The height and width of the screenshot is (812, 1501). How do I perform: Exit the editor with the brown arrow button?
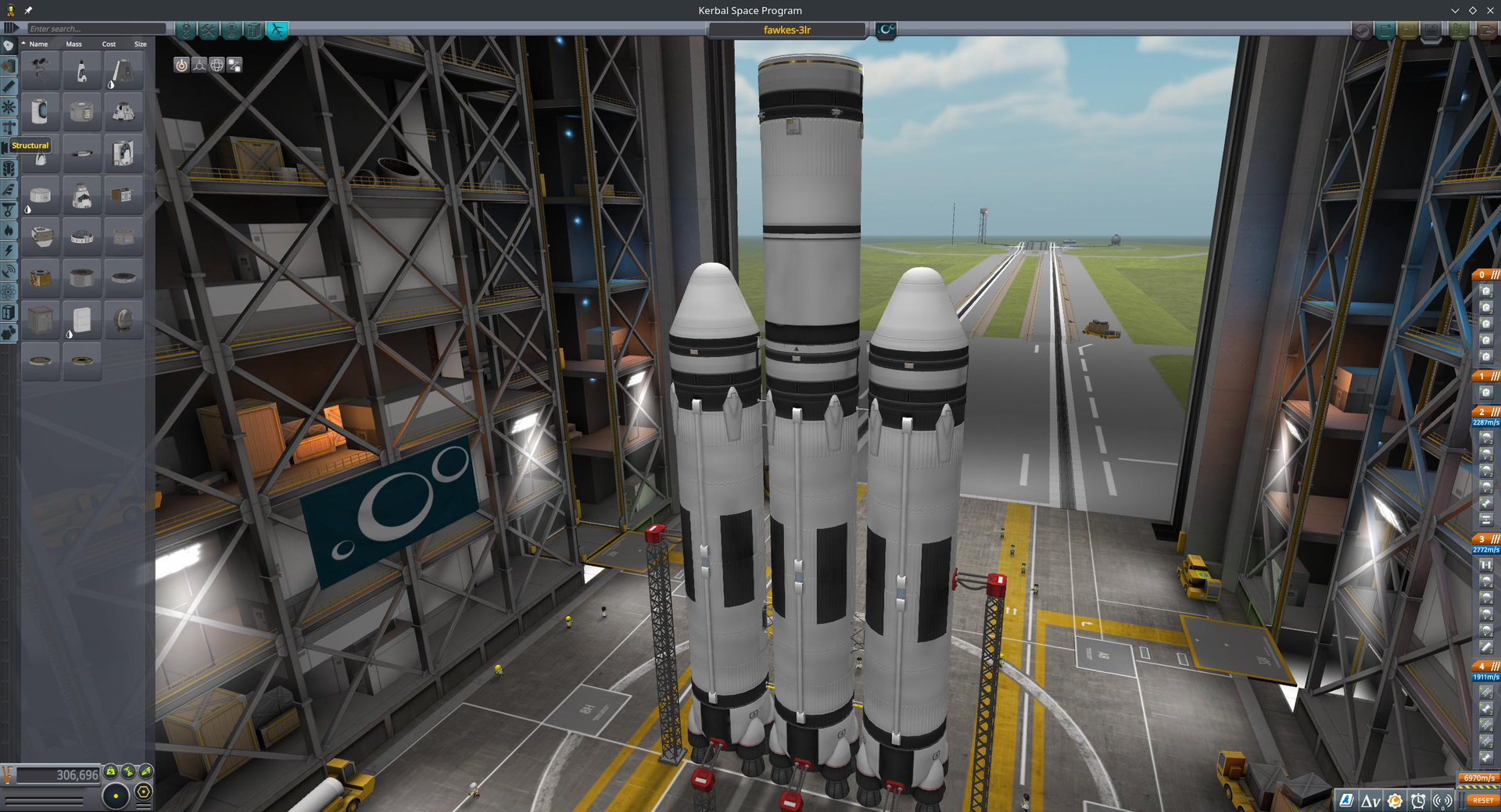coord(1488,31)
